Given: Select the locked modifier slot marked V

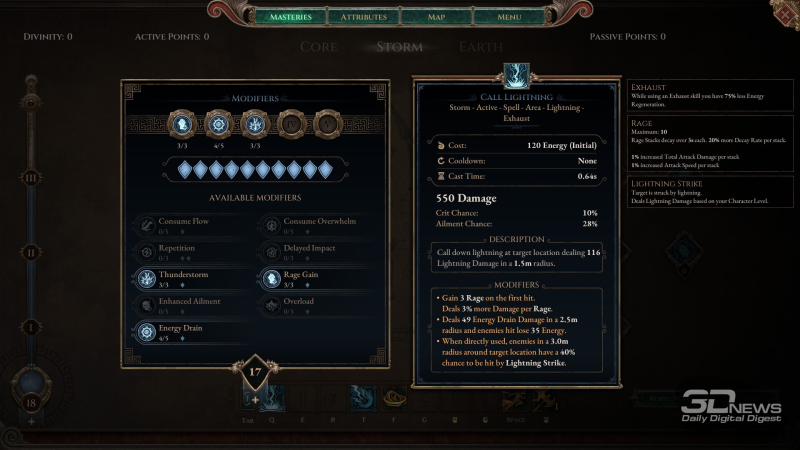Looking at the screenshot, I should tap(326, 124).
